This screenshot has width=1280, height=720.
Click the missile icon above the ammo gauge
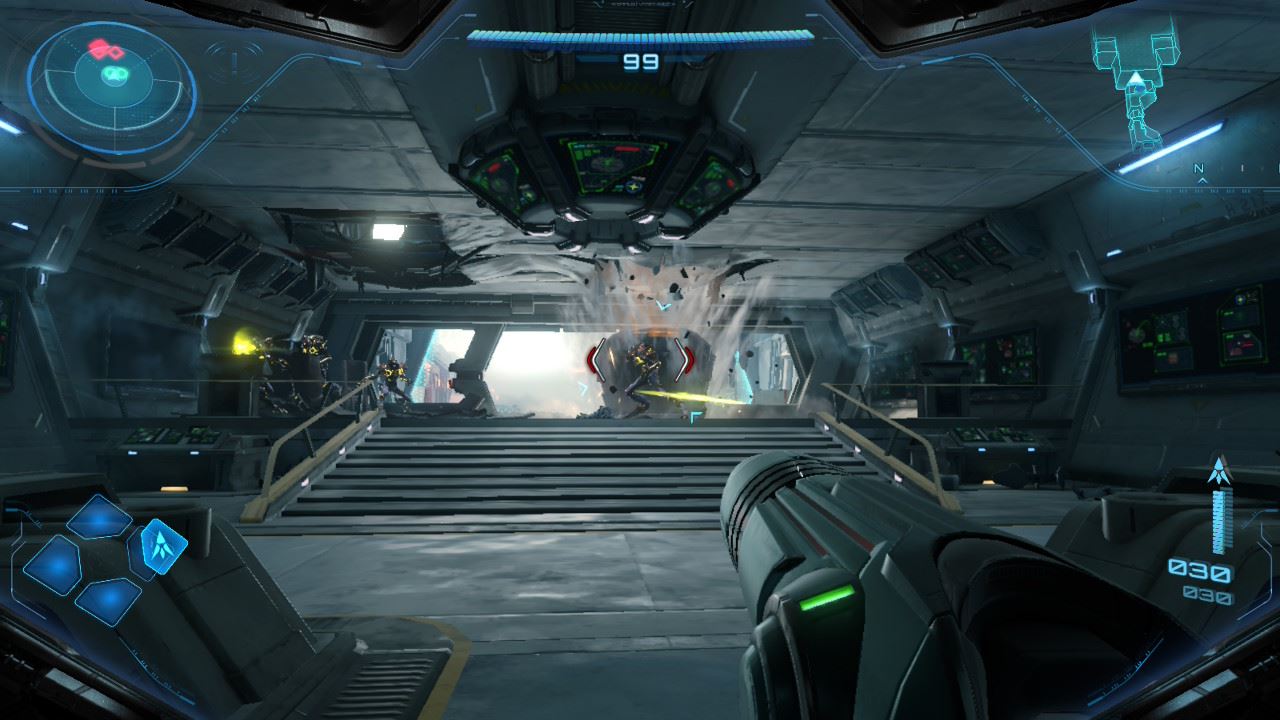pyautogui.click(x=1218, y=470)
